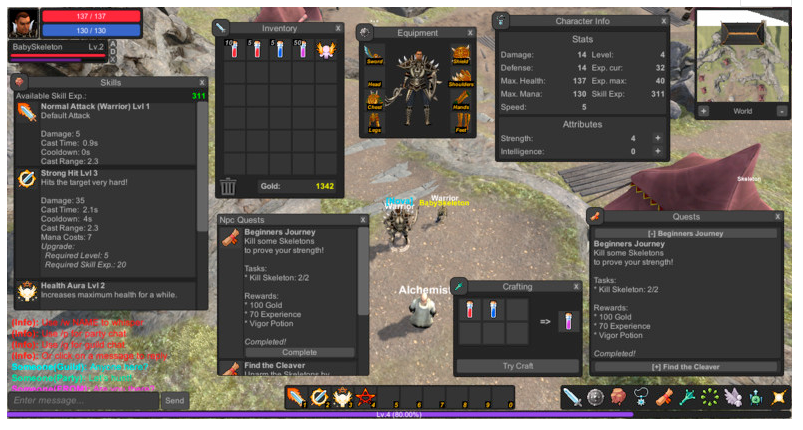Send the chat message
The height and width of the screenshot is (430, 803).
pyautogui.click(x=174, y=400)
